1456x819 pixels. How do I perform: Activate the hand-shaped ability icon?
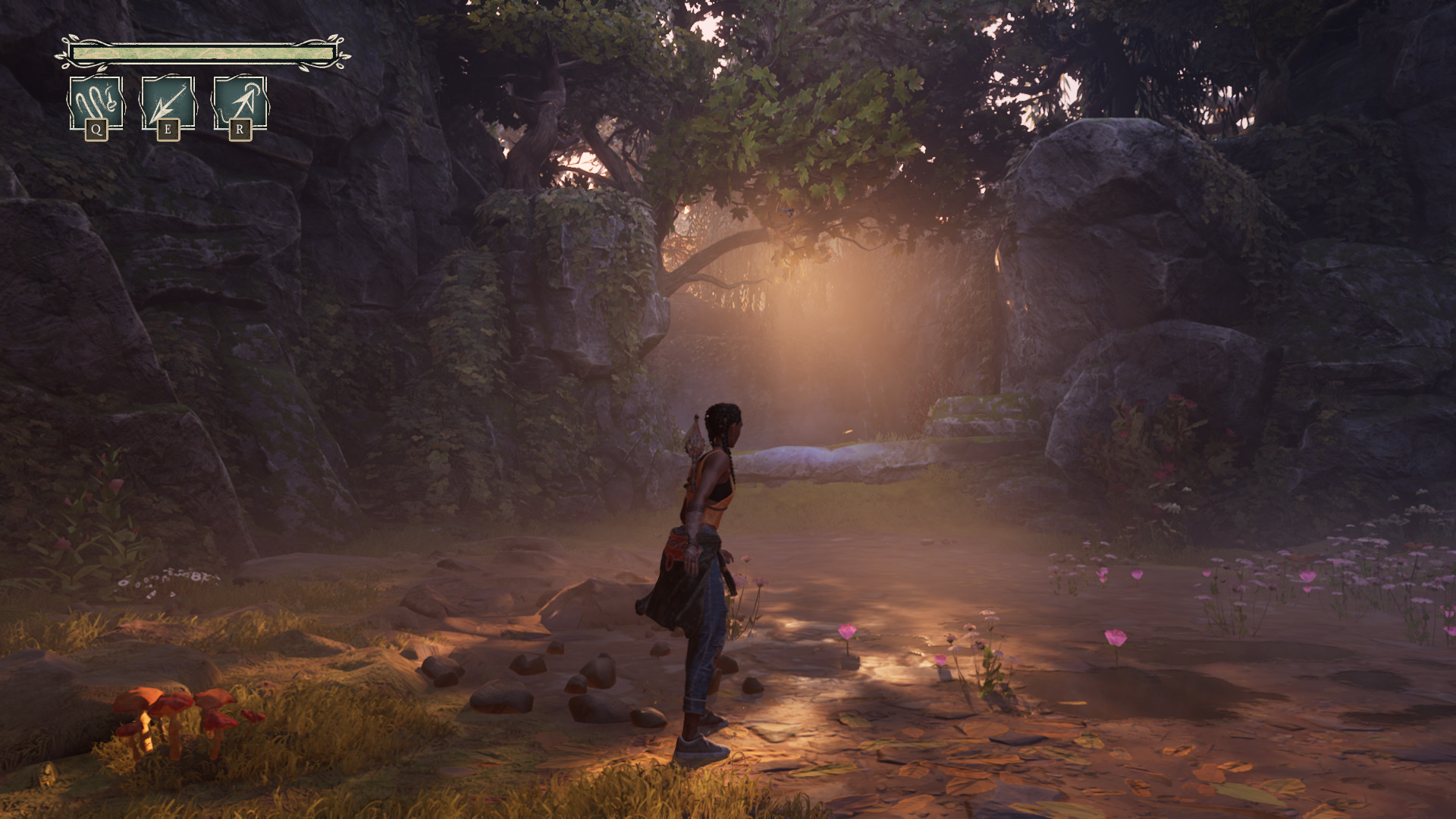coord(96,103)
